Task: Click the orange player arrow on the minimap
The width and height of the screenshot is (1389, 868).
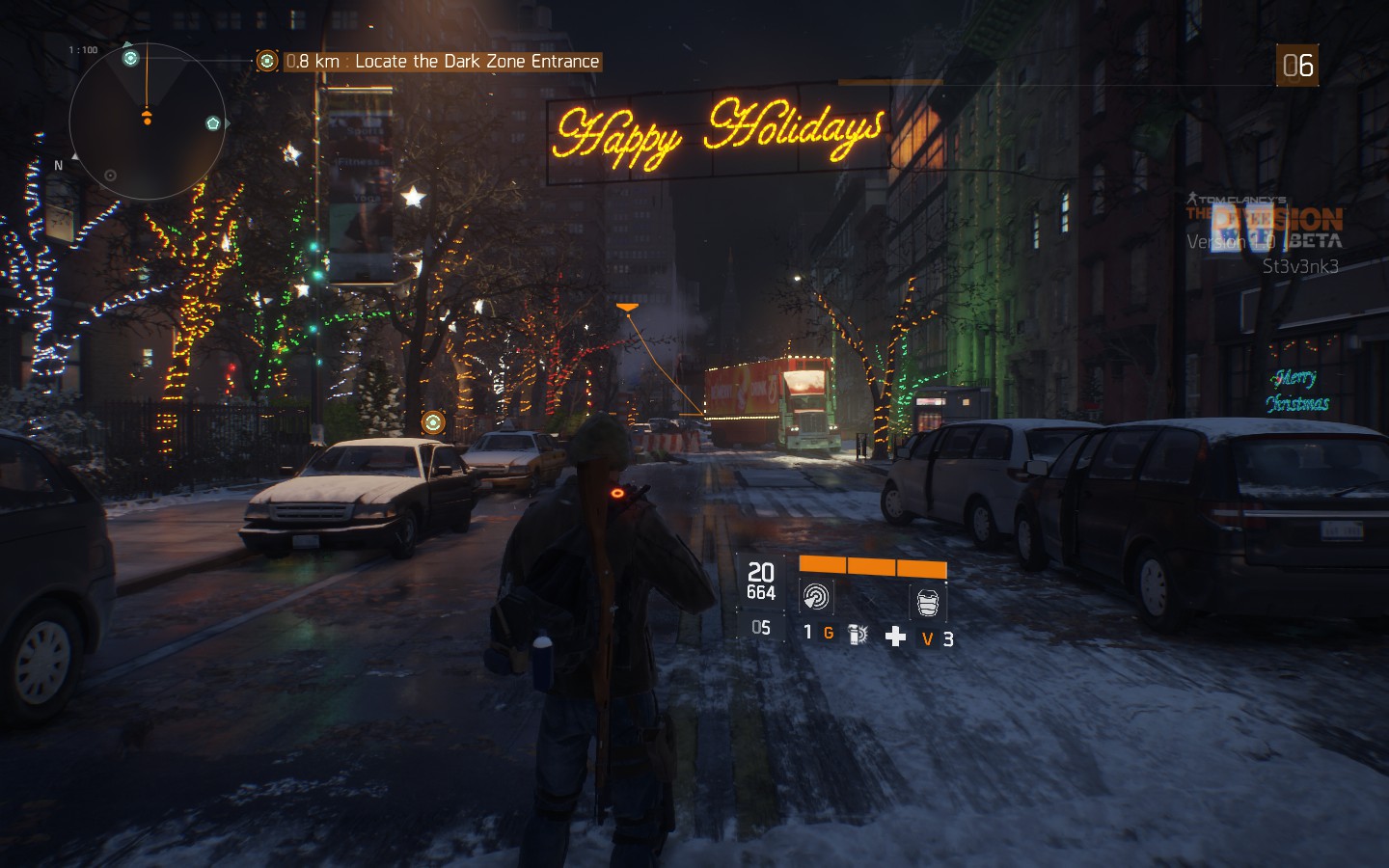Action: [x=148, y=115]
